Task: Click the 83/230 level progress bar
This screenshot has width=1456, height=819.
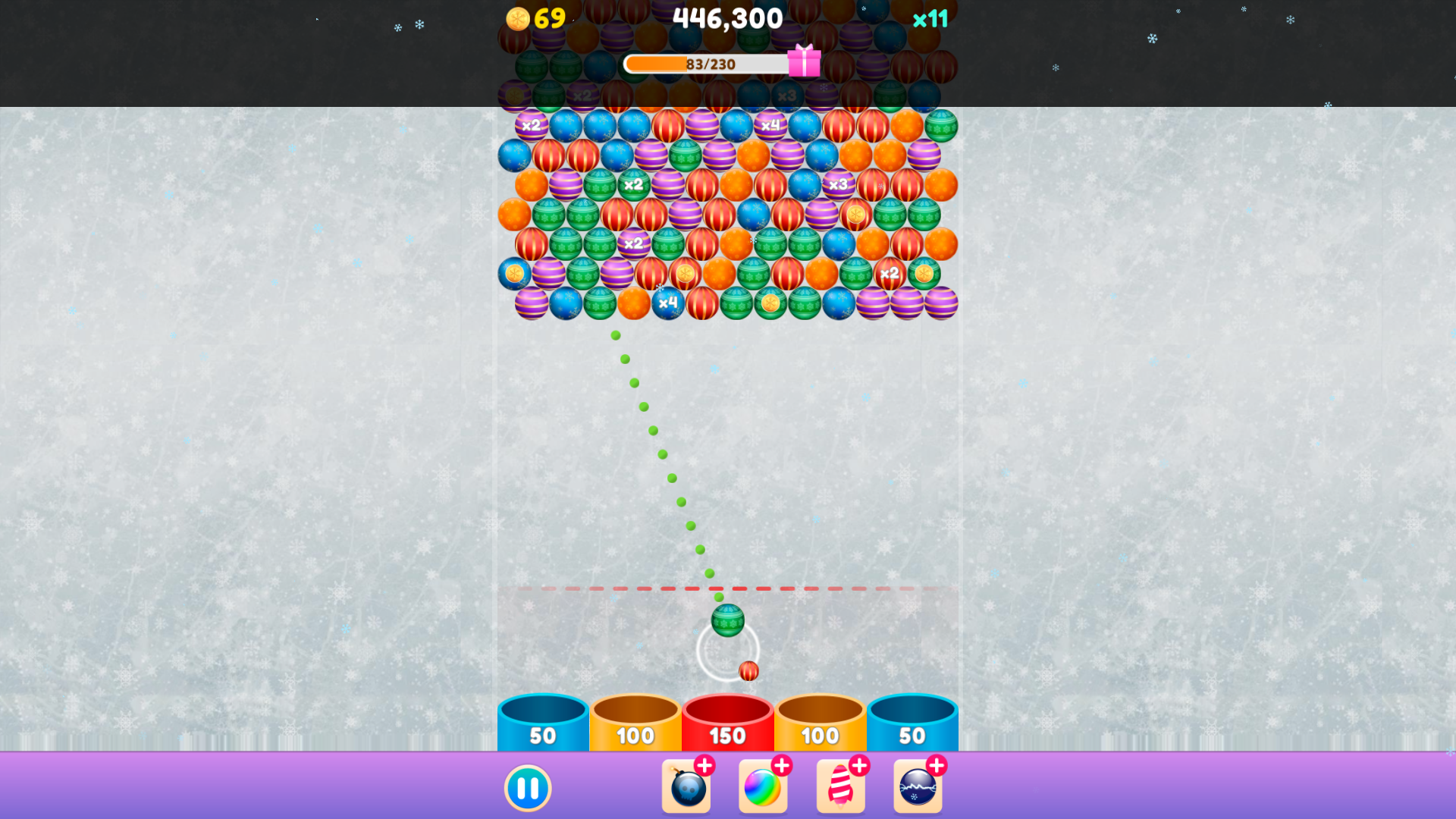Action: [x=705, y=64]
